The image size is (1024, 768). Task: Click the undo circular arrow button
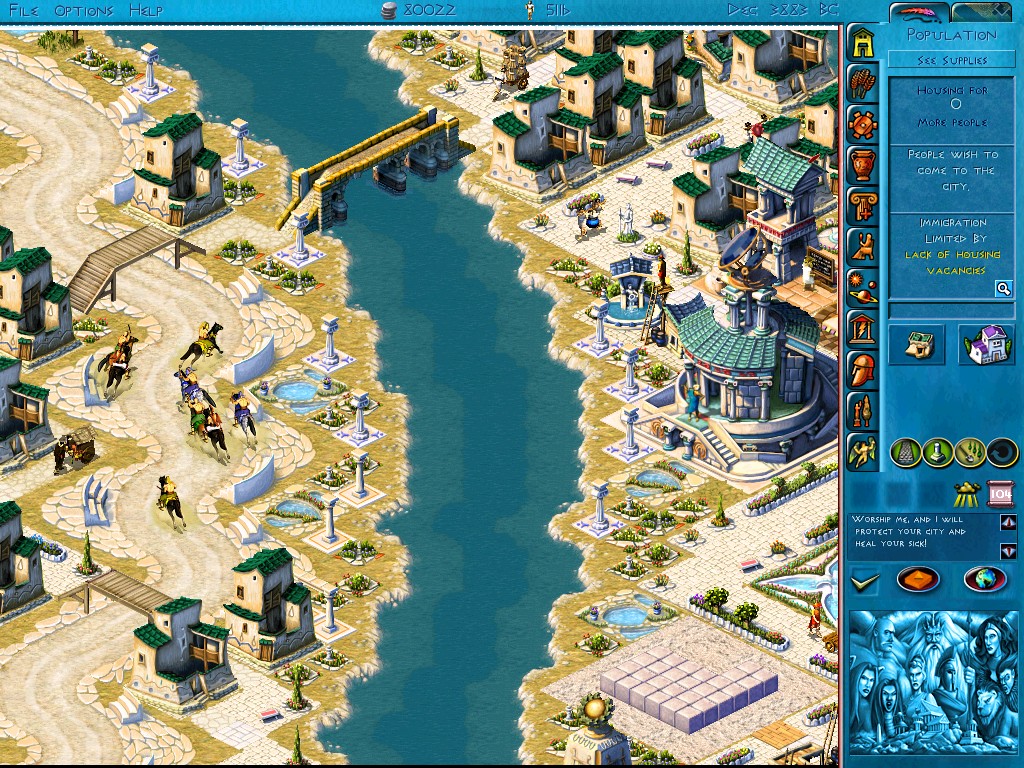(1001, 453)
